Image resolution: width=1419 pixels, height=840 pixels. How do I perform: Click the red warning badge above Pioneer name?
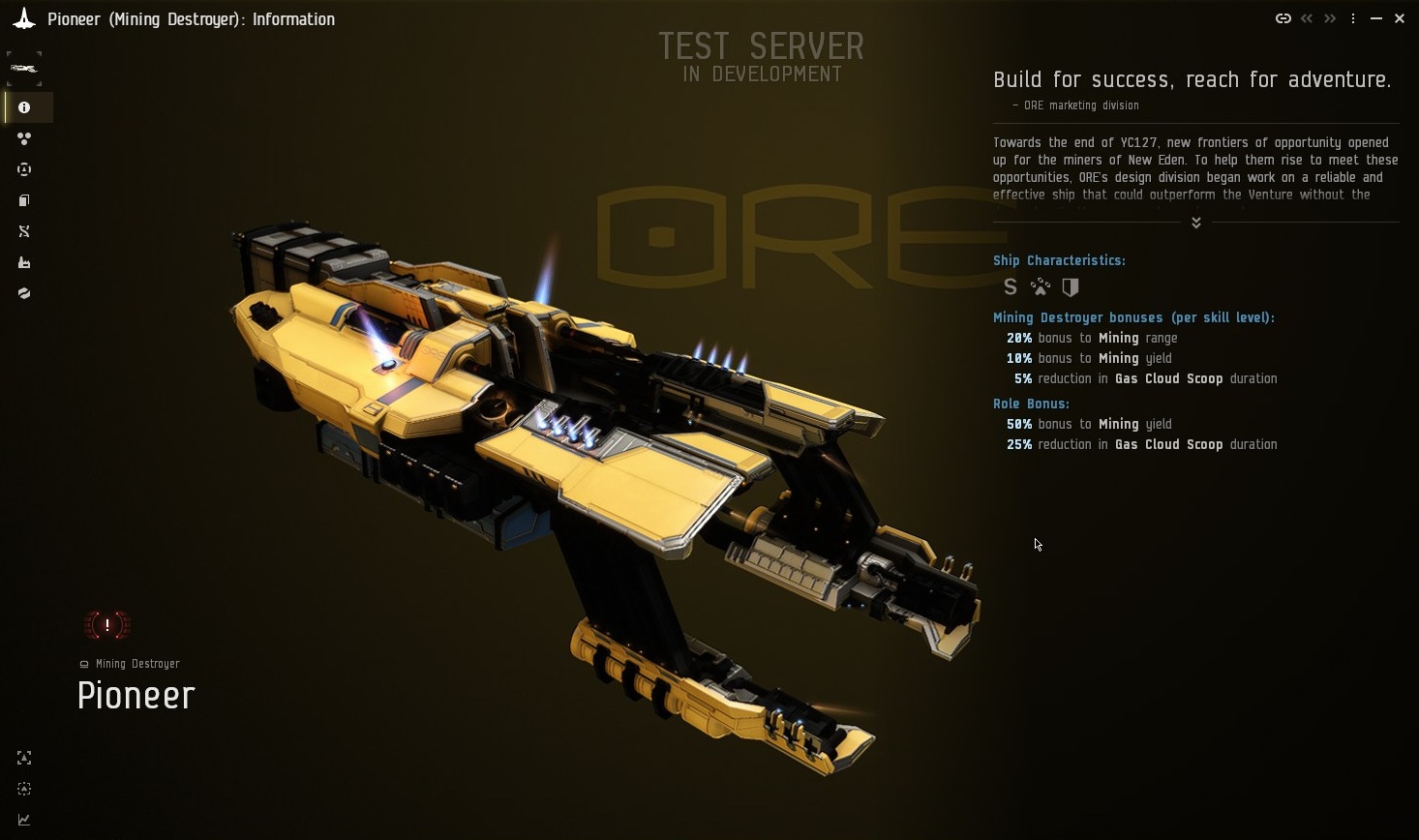[x=106, y=625]
